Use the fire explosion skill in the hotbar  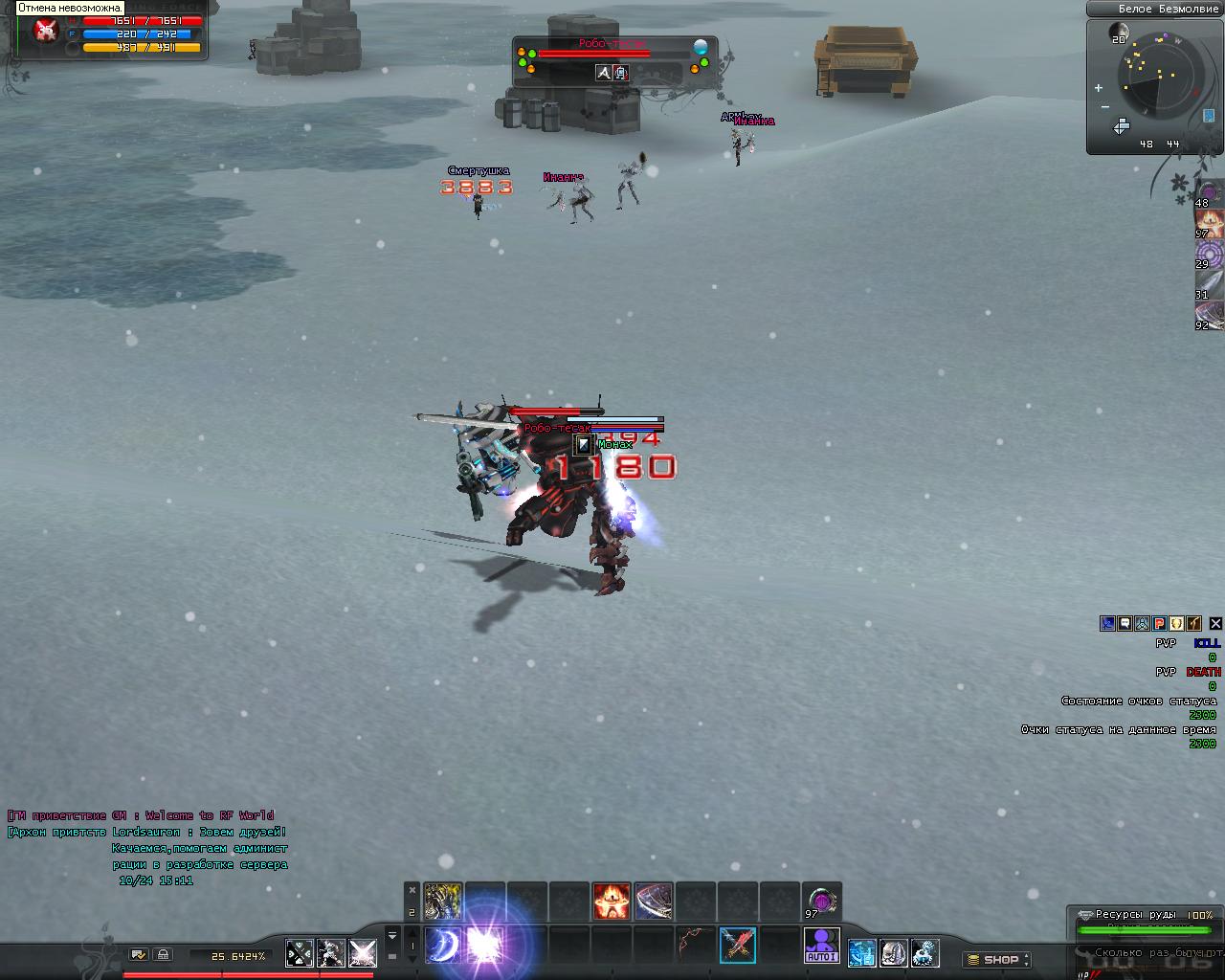(x=611, y=902)
